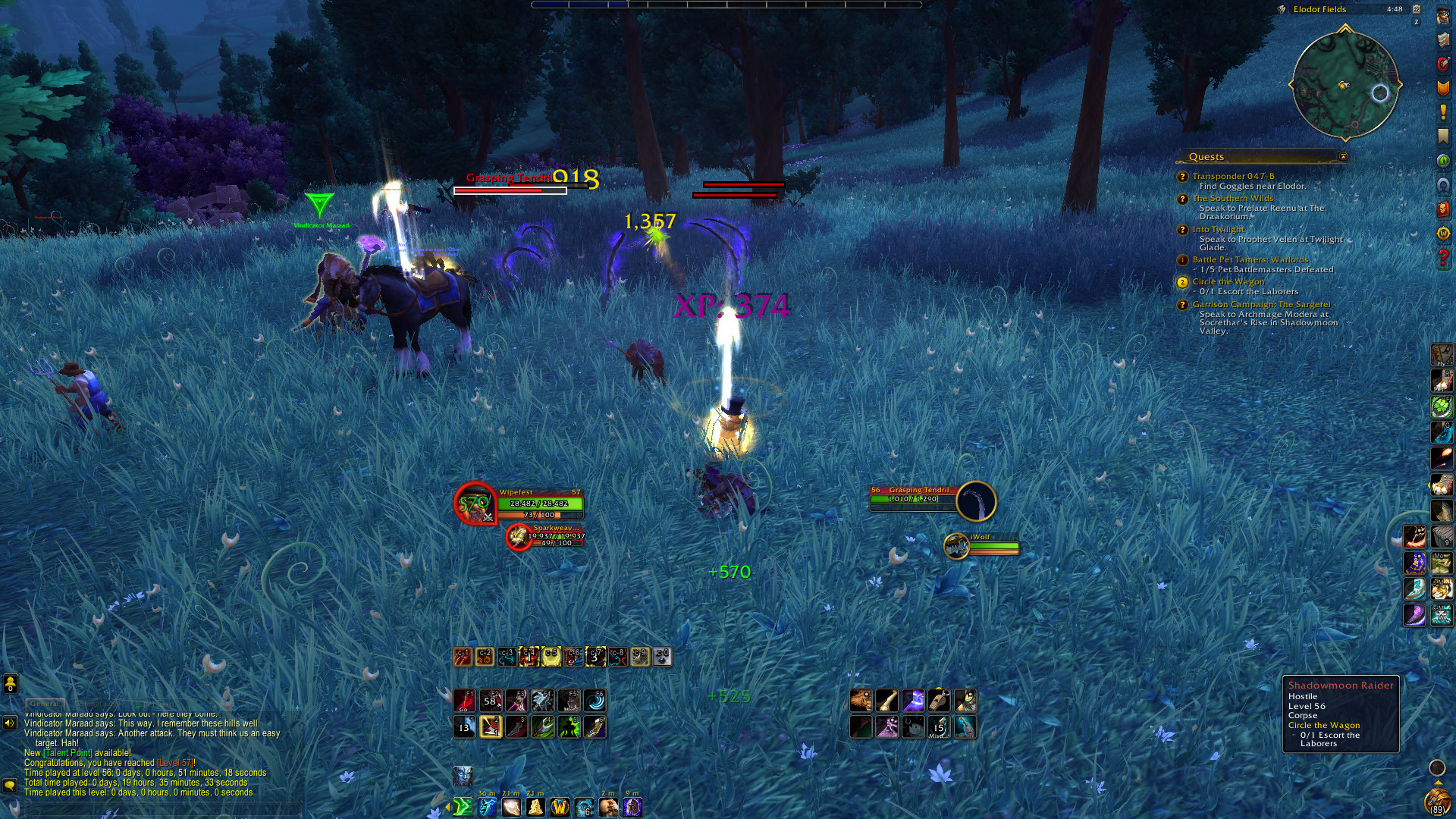Open the minimap
The height and width of the screenshot is (819, 1456).
(x=1345, y=85)
